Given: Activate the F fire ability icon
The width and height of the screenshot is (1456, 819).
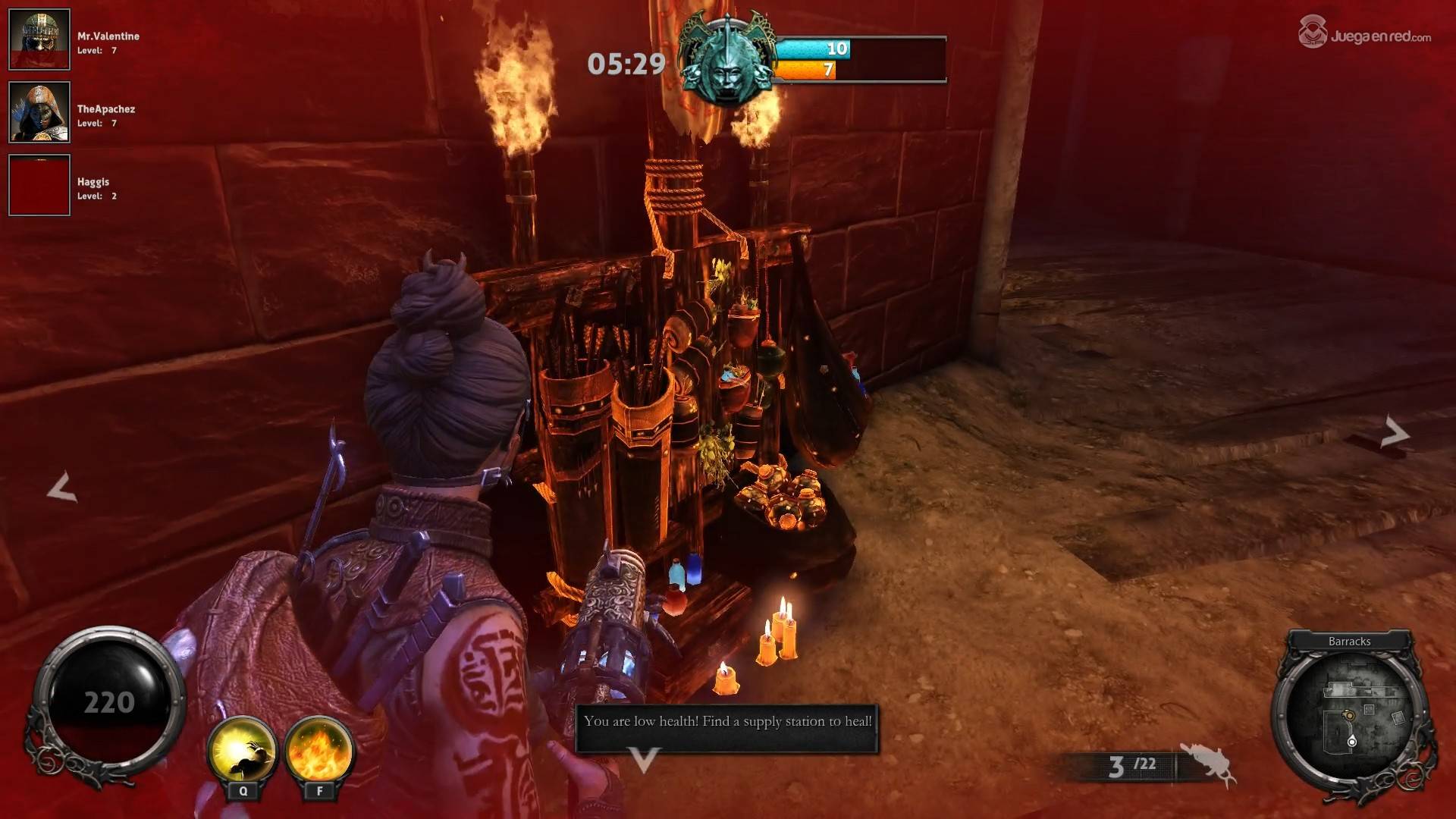Looking at the screenshot, I should (x=319, y=751).
